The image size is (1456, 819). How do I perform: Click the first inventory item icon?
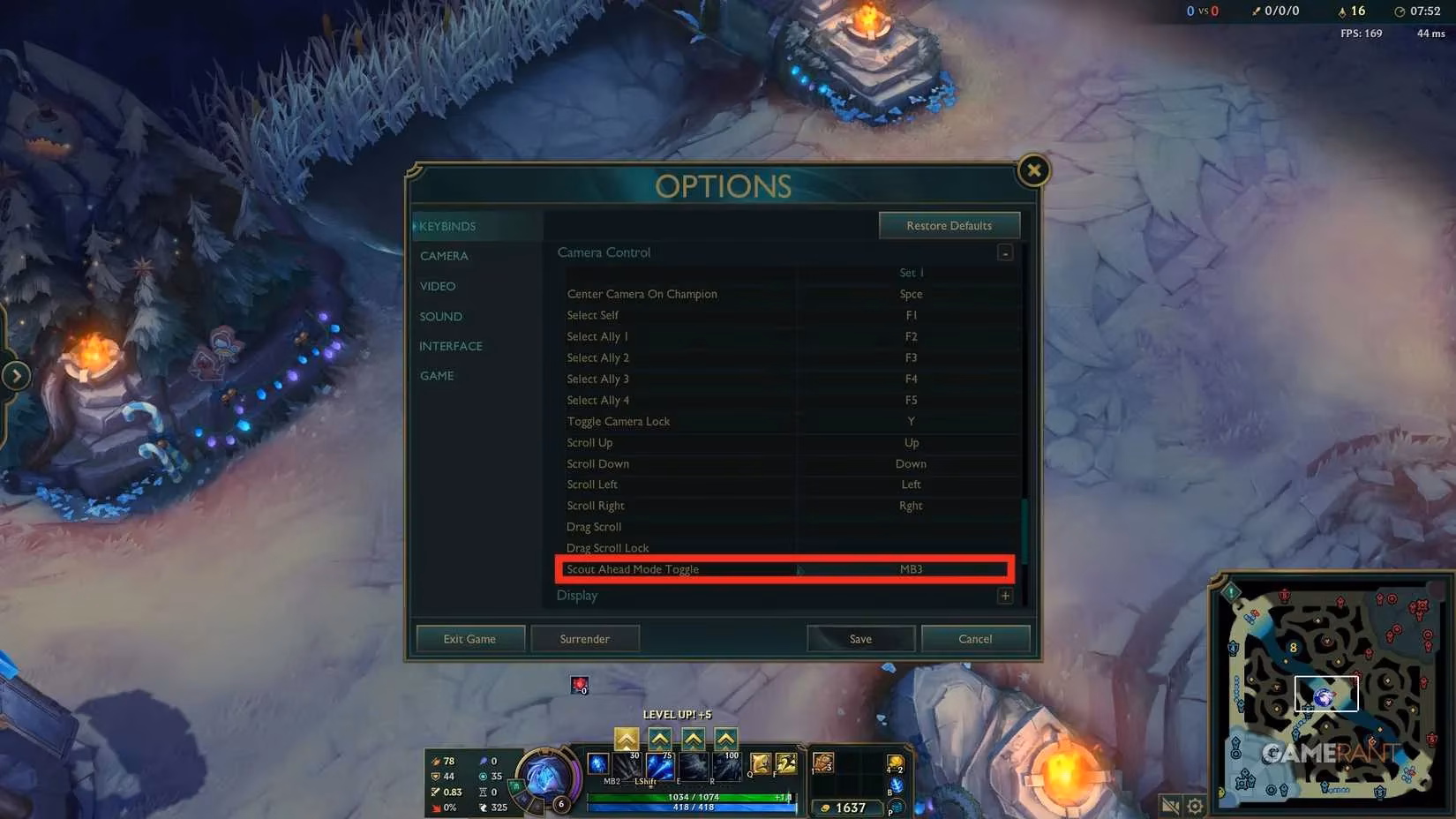(x=822, y=764)
